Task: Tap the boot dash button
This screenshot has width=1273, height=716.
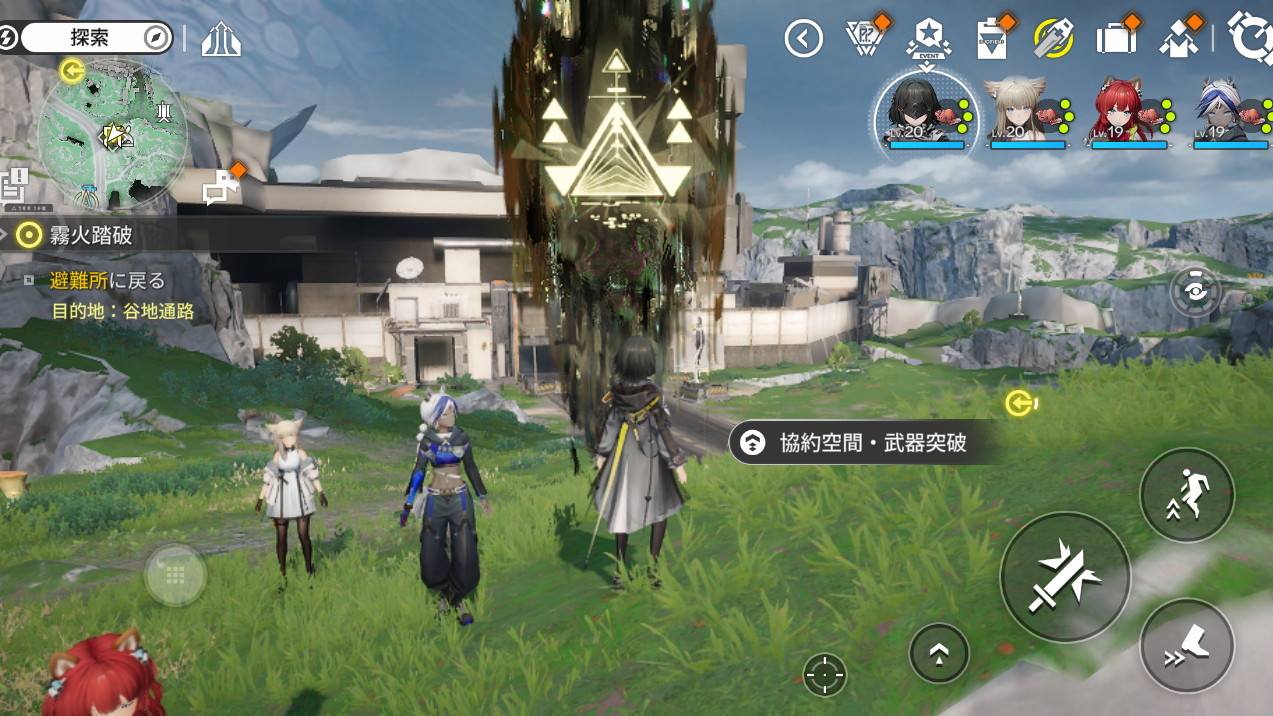Action: [1187, 645]
